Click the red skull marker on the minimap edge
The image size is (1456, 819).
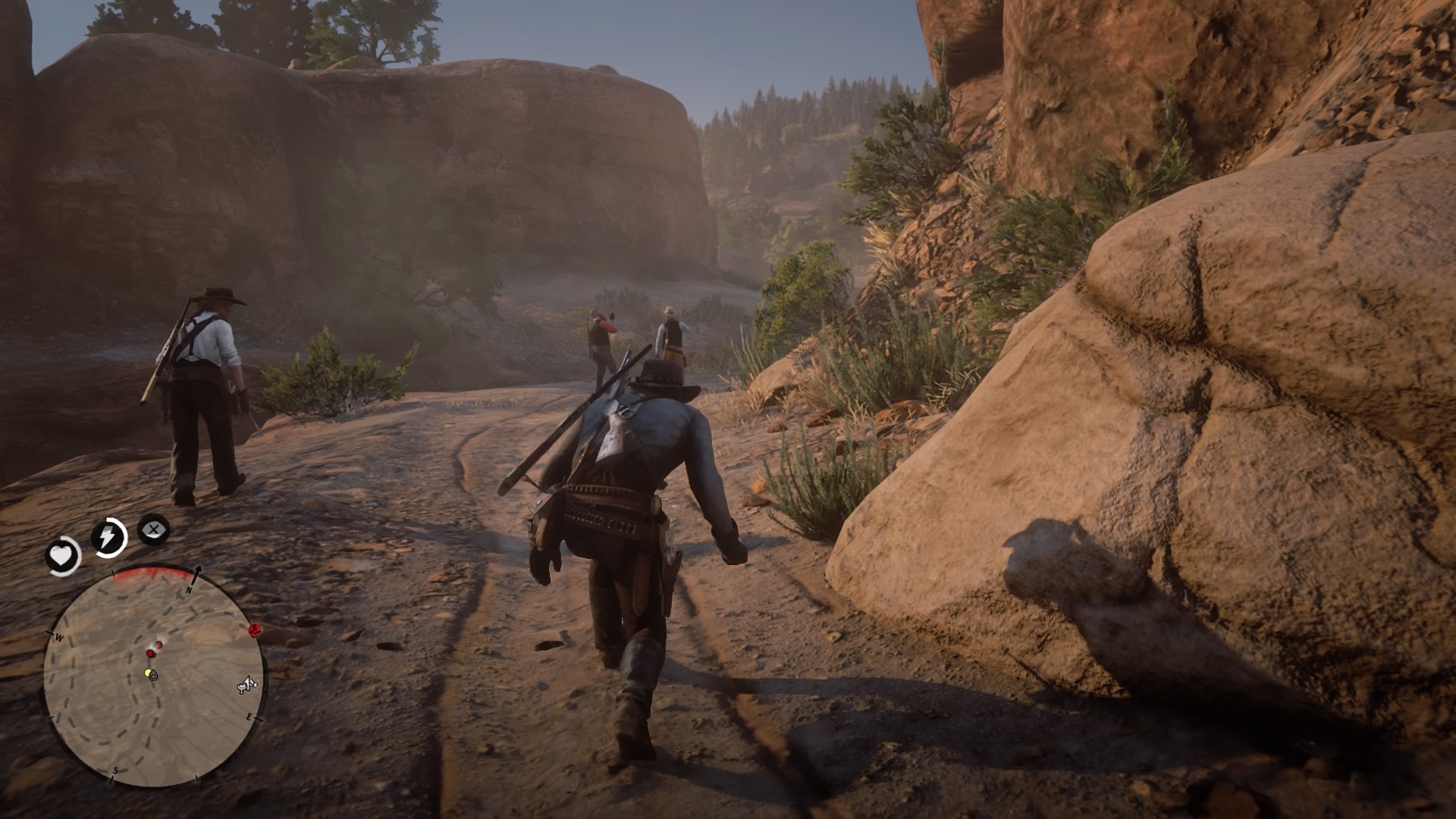[x=255, y=631]
